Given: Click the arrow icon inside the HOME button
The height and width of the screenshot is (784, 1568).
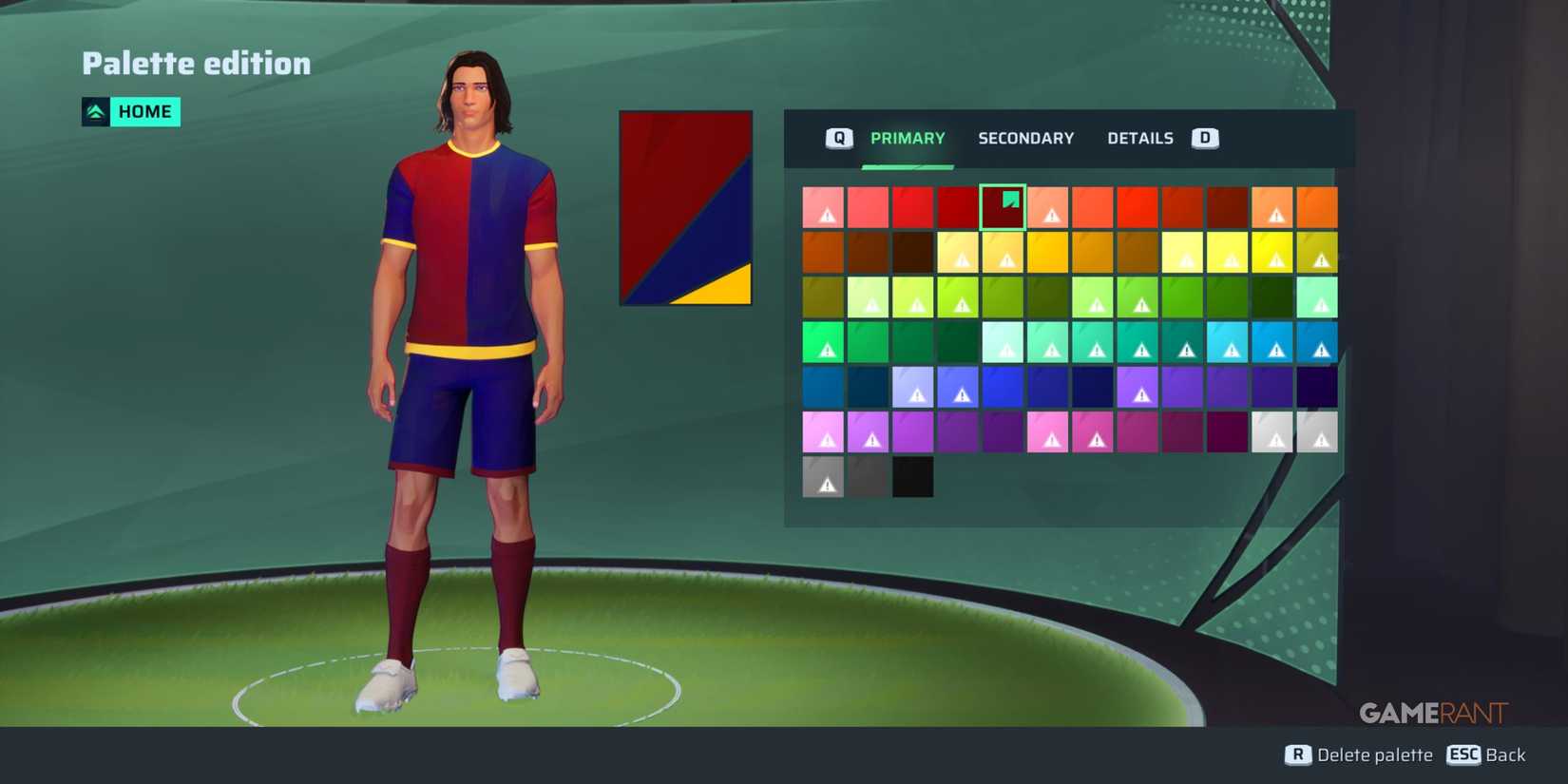Looking at the screenshot, I should click(94, 111).
